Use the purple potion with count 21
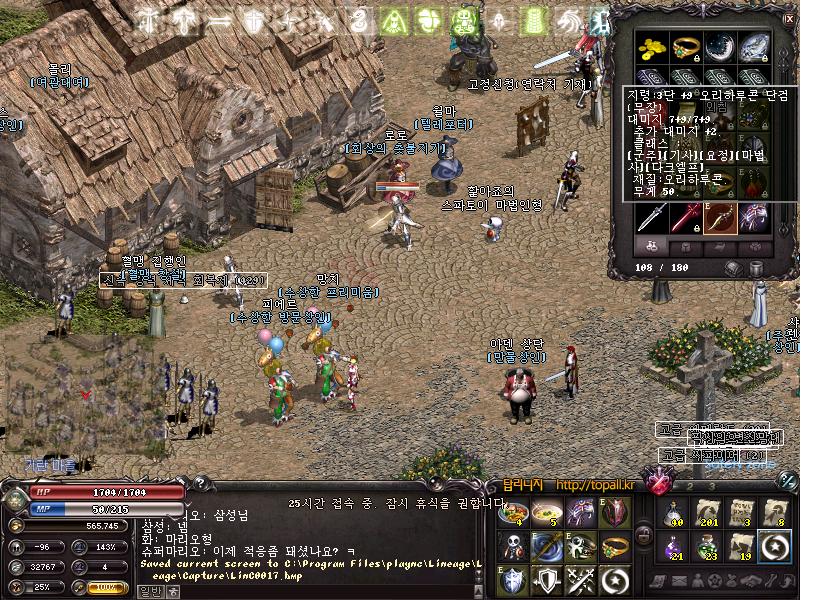 coord(673,545)
